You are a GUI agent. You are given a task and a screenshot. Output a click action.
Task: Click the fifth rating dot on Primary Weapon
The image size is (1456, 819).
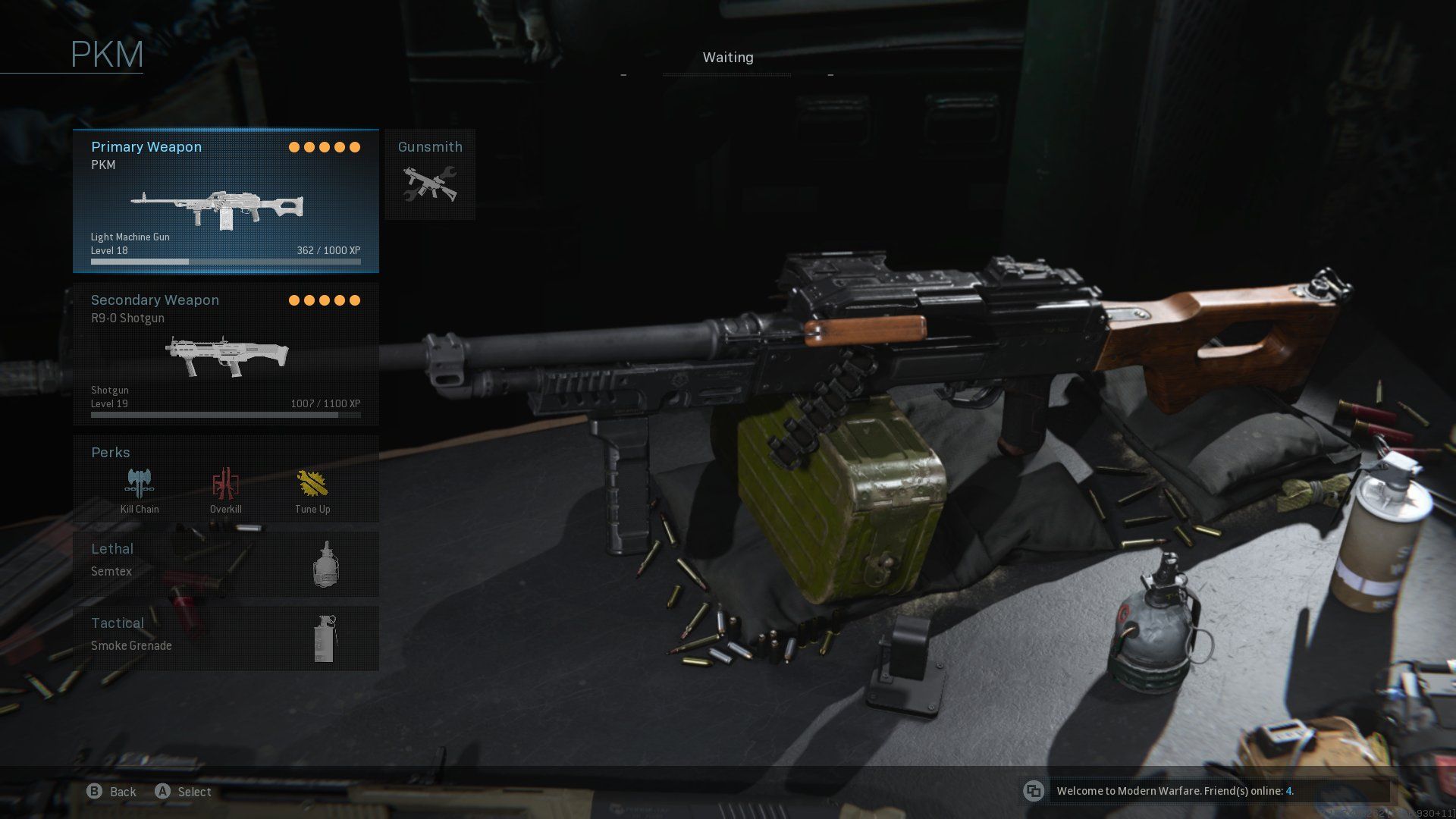point(356,146)
